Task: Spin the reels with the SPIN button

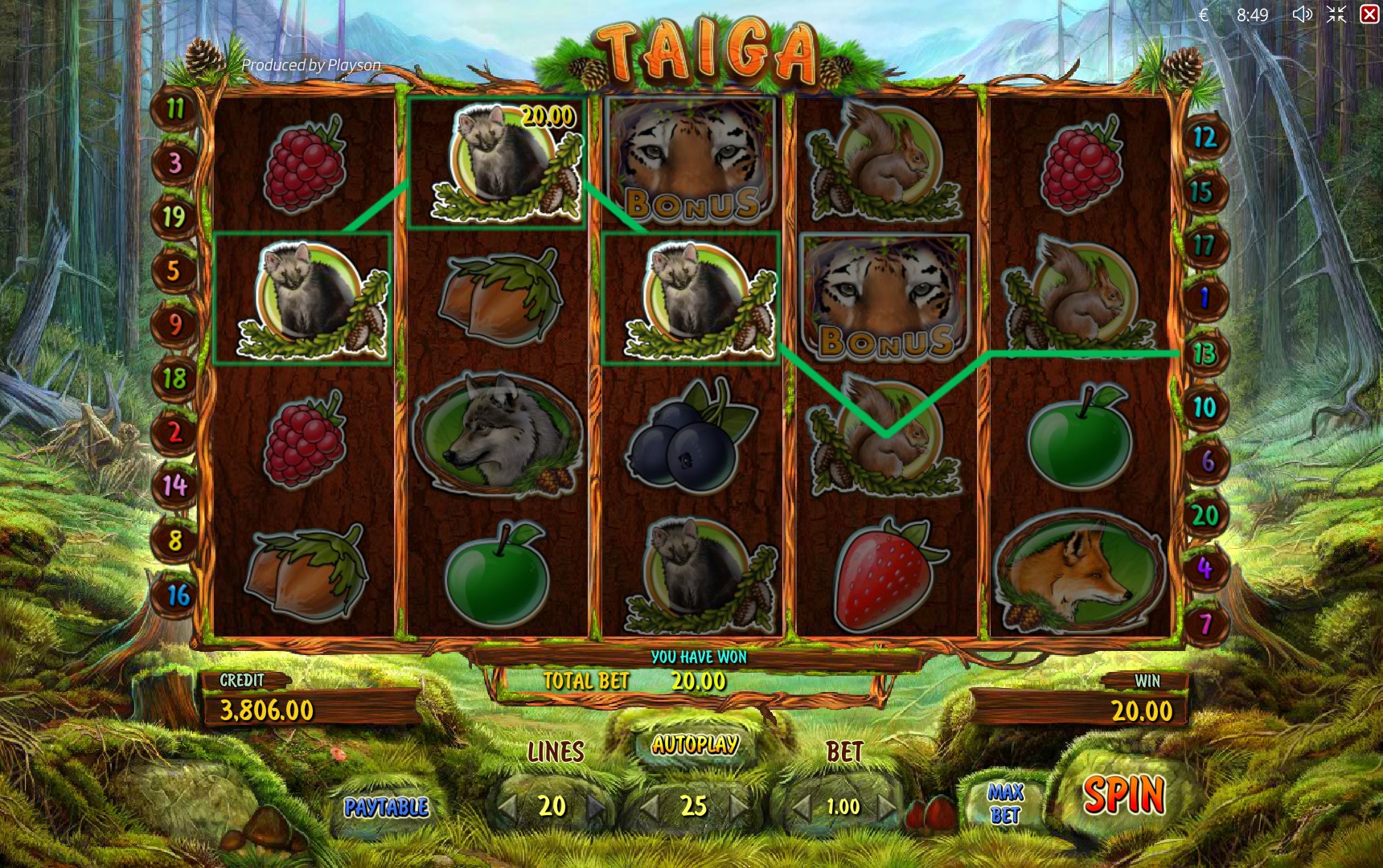Action: pyautogui.click(x=1123, y=796)
